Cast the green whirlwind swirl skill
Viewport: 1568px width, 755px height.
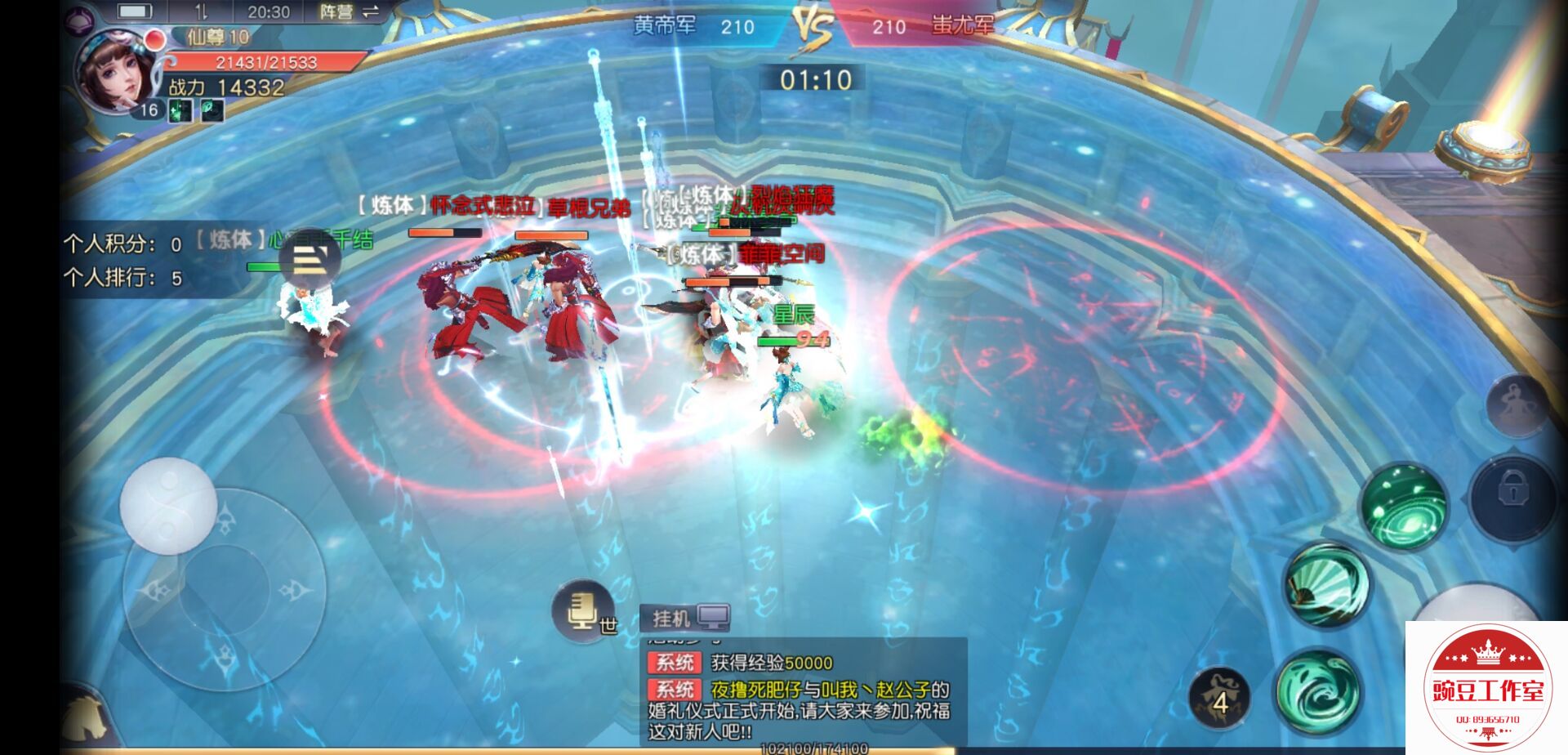coord(1319,691)
